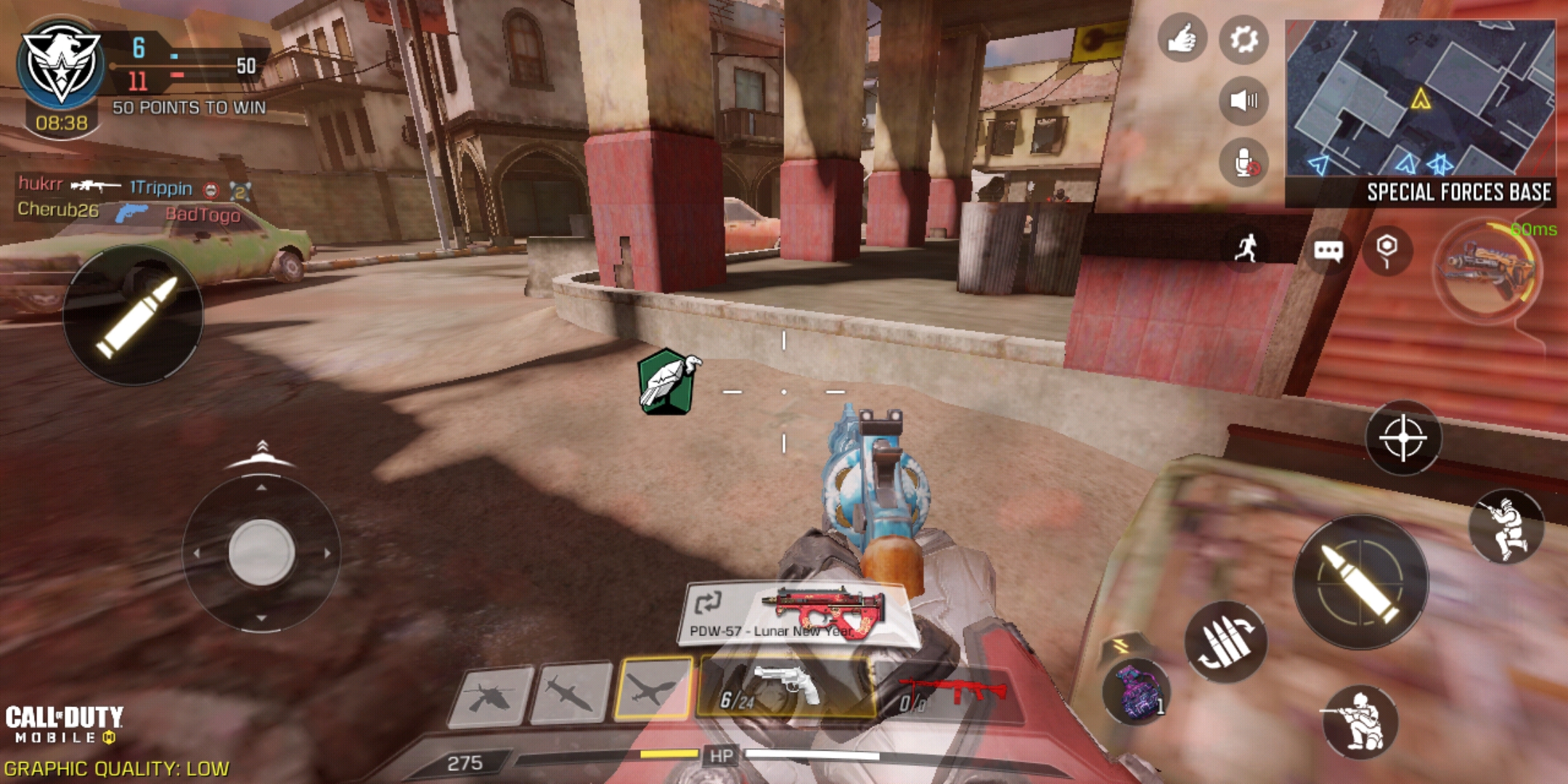Toggle the speaker audio button
This screenshot has height=784, width=1568.
pos(1244,100)
